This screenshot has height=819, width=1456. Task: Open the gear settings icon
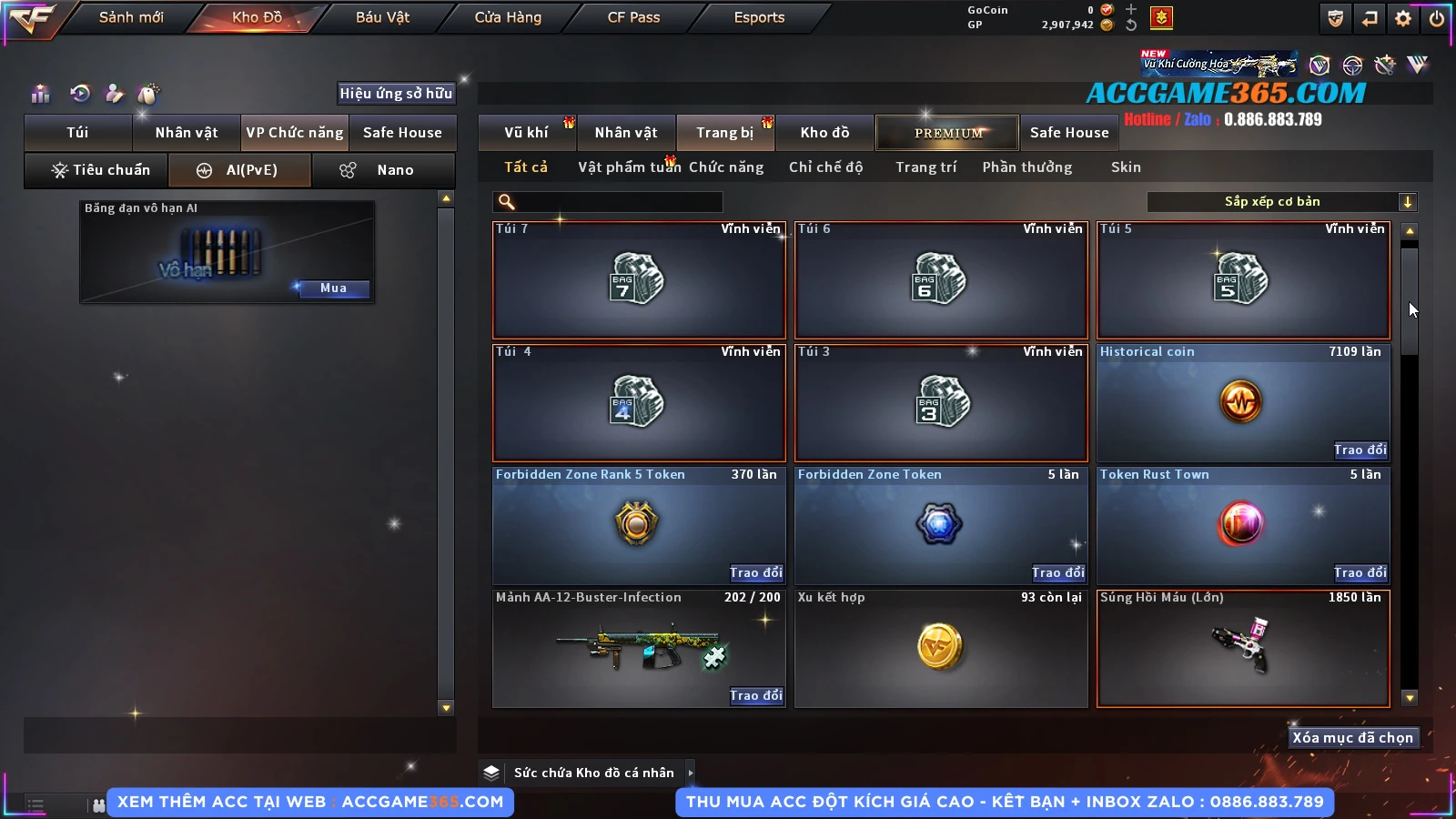coord(1403,18)
